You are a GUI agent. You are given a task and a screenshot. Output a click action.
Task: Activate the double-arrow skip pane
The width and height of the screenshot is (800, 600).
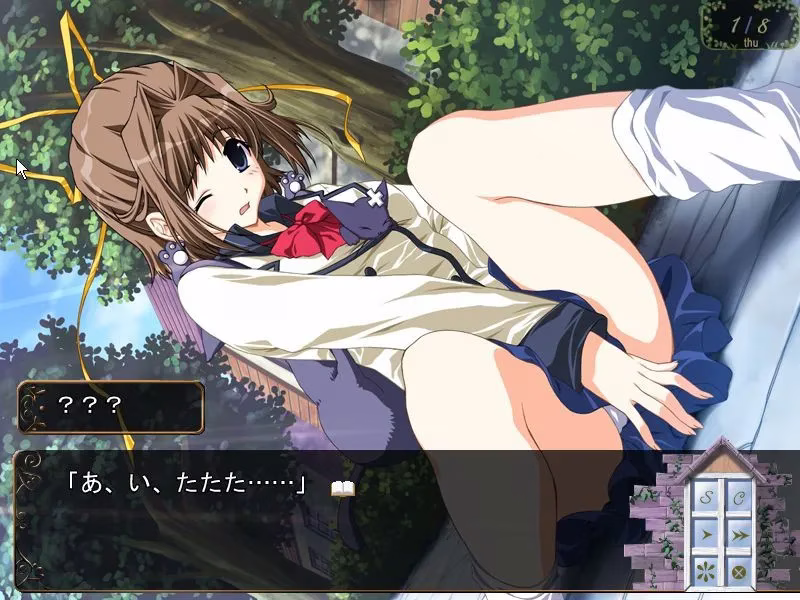click(739, 535)
